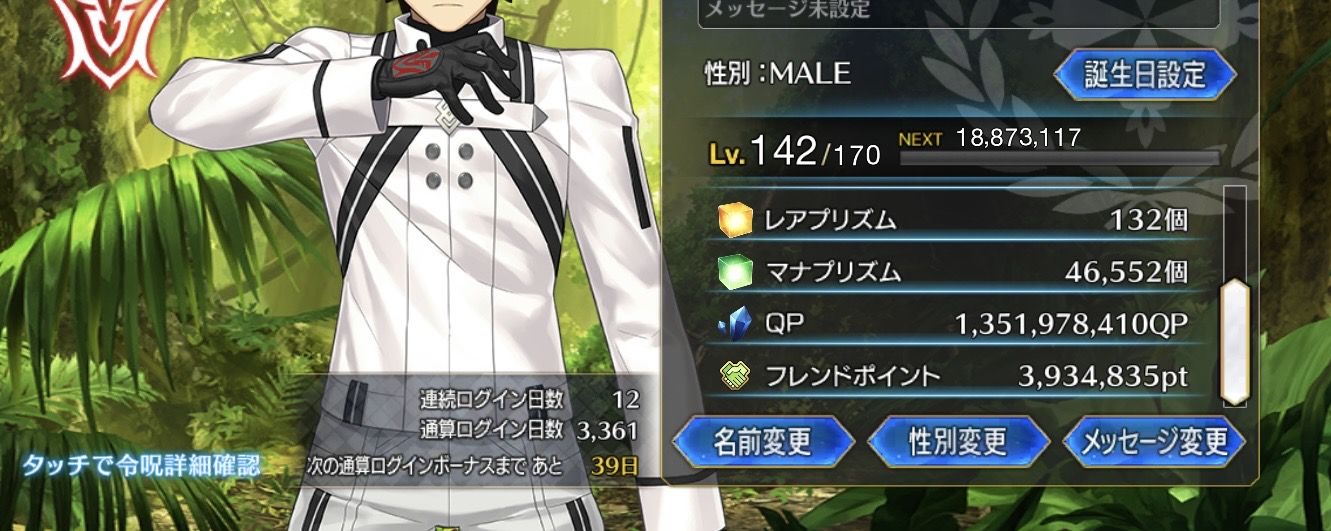Choose the メッセージ変更 message change button
Screen dimensions: 1331x531
pos(1154,441)
